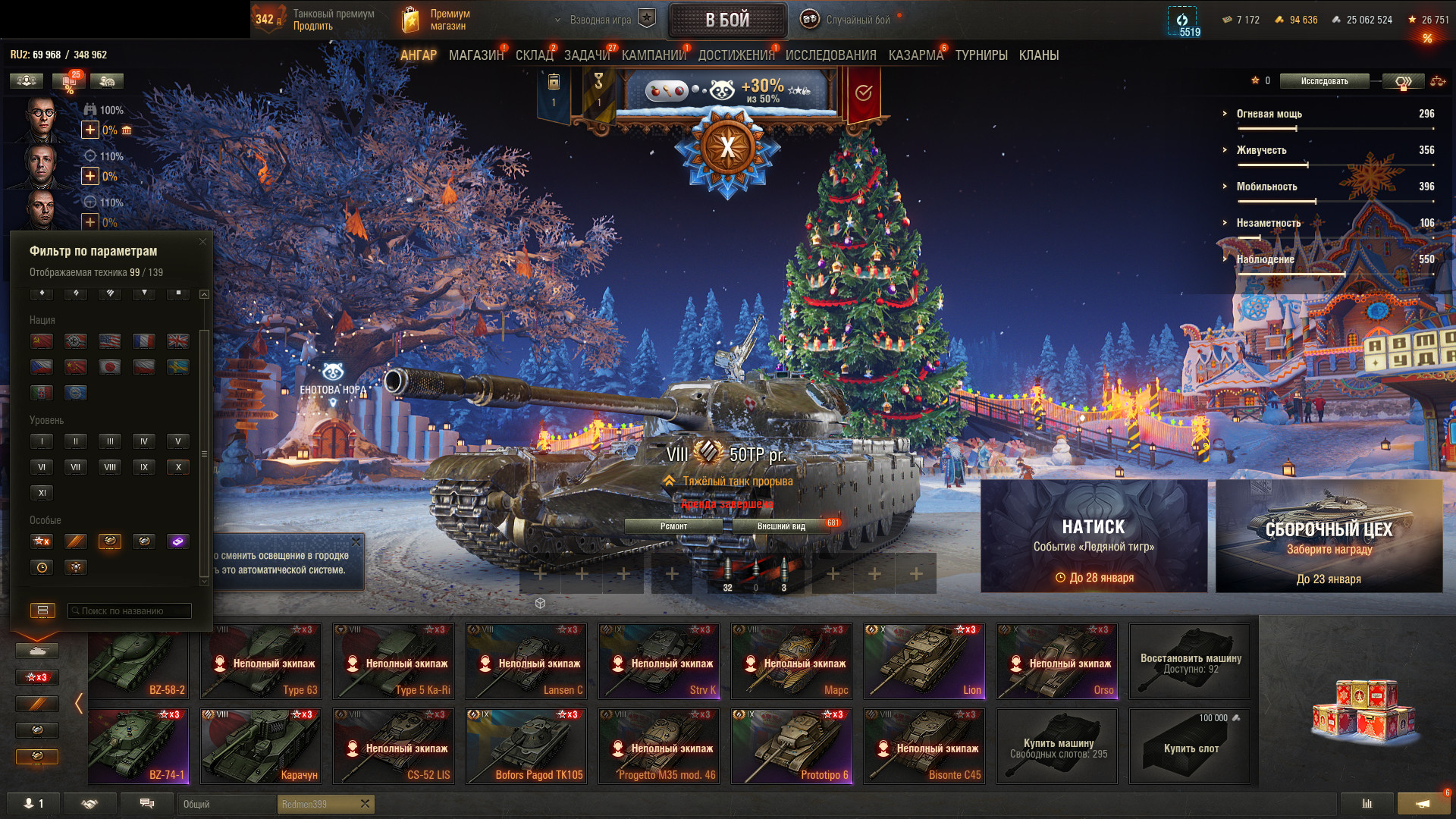Open the КЛАНЫ section
Image resolution: width=1456 pixels, height=819 pixels.
1039,55
